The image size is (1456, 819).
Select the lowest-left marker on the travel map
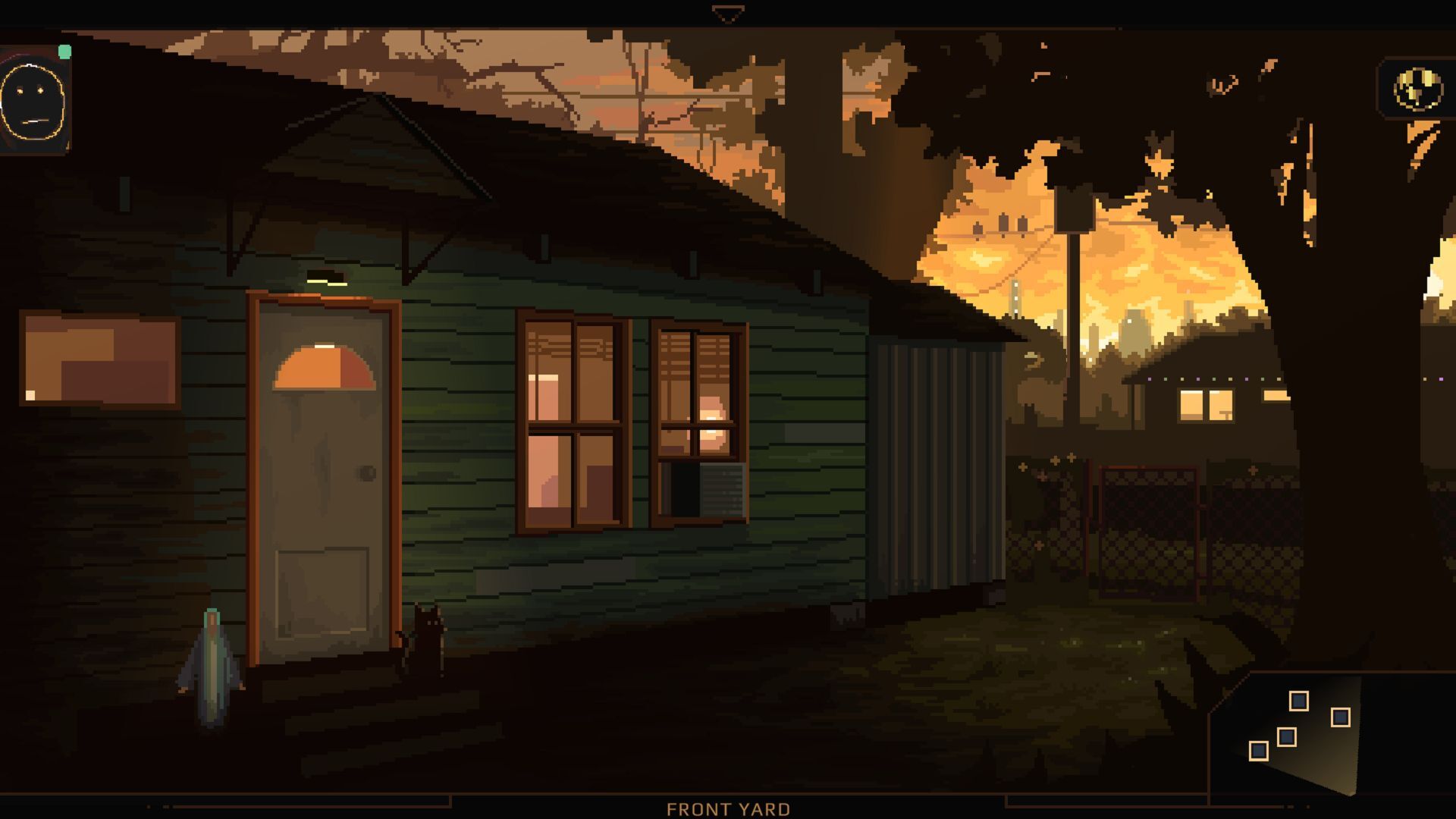pos(1259,751)
